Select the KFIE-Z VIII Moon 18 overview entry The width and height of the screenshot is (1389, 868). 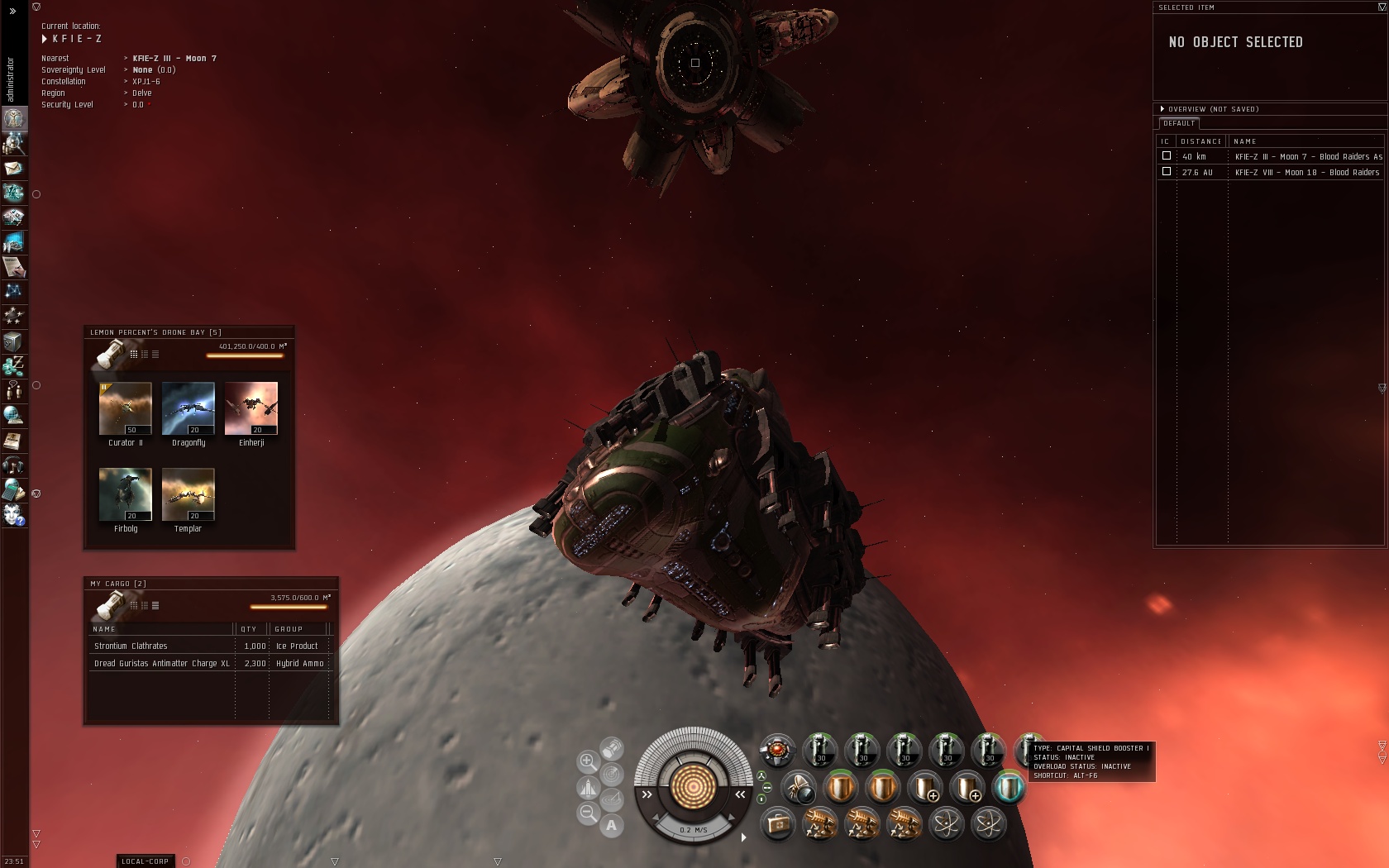pos(1306,173)
